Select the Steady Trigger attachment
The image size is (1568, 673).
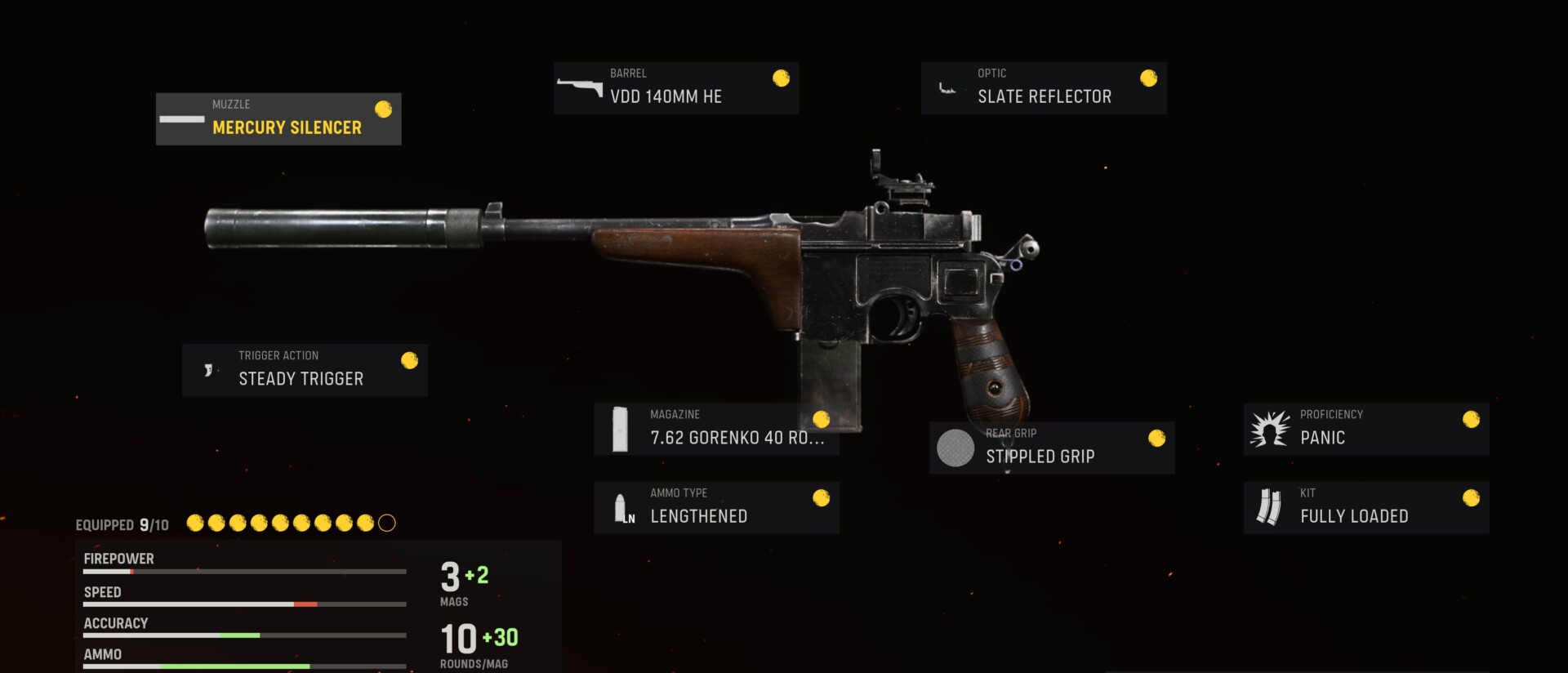[x=305, y=369]
